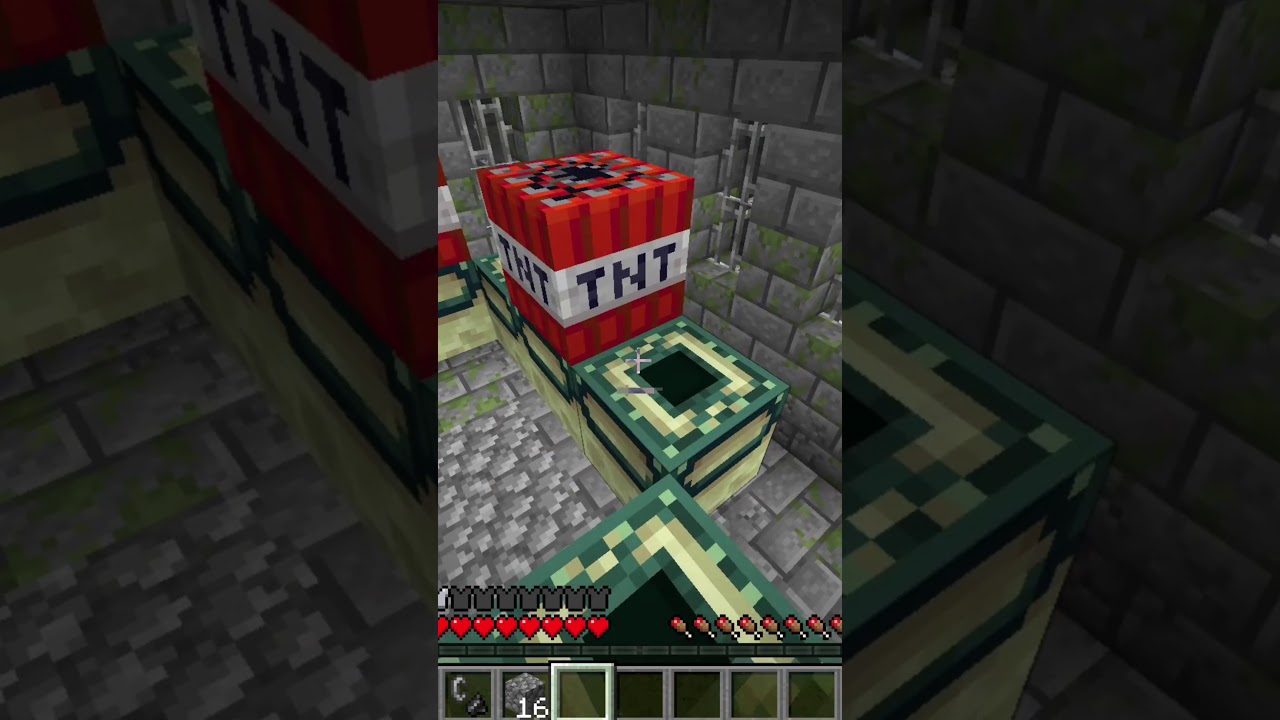Image resolution: width=1280 pixels, height=720 pixels.
Task: Click the rightmost hunger drumstick icon
Action: [x=838, y=626]
